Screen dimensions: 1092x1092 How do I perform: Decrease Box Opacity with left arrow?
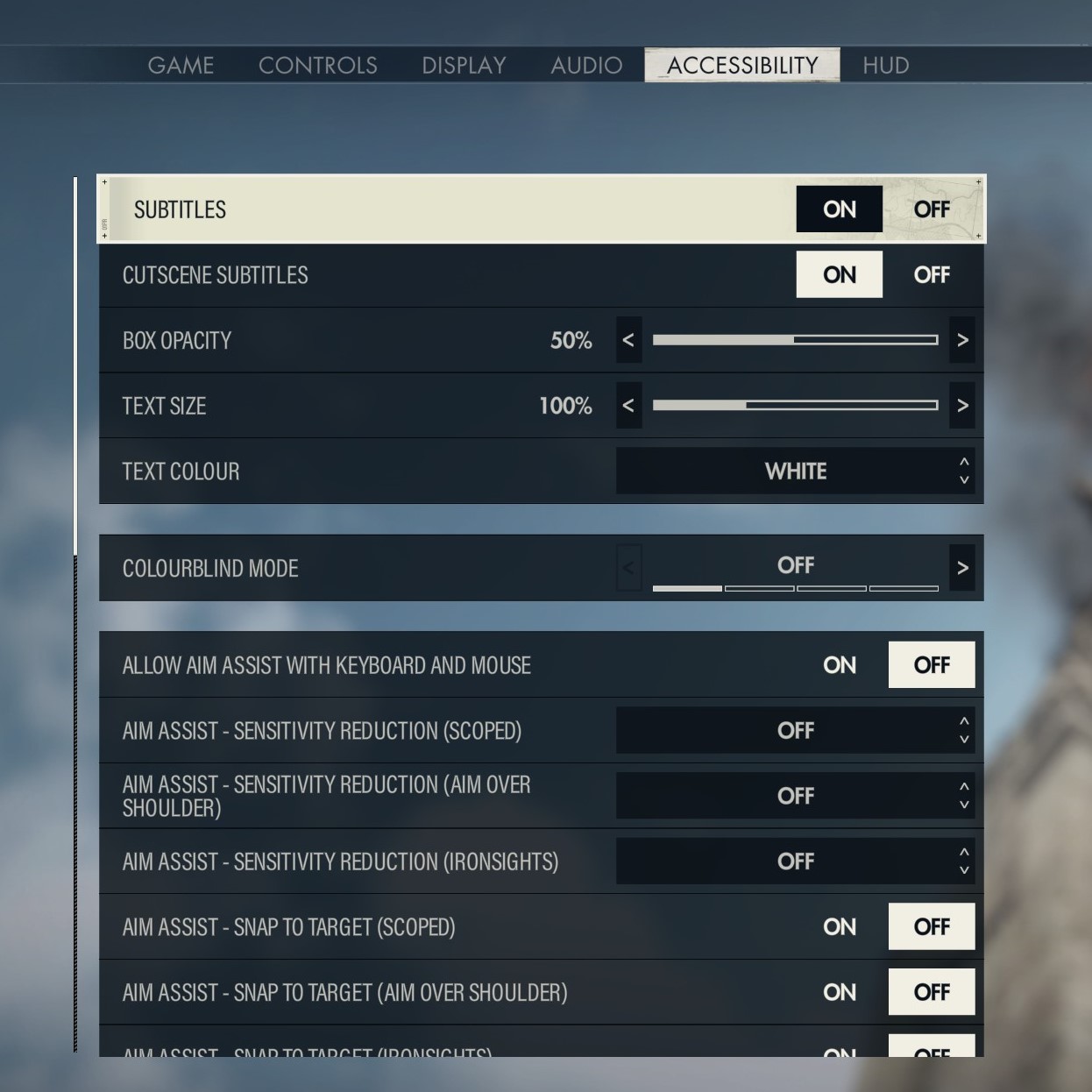tap(628, 340)
